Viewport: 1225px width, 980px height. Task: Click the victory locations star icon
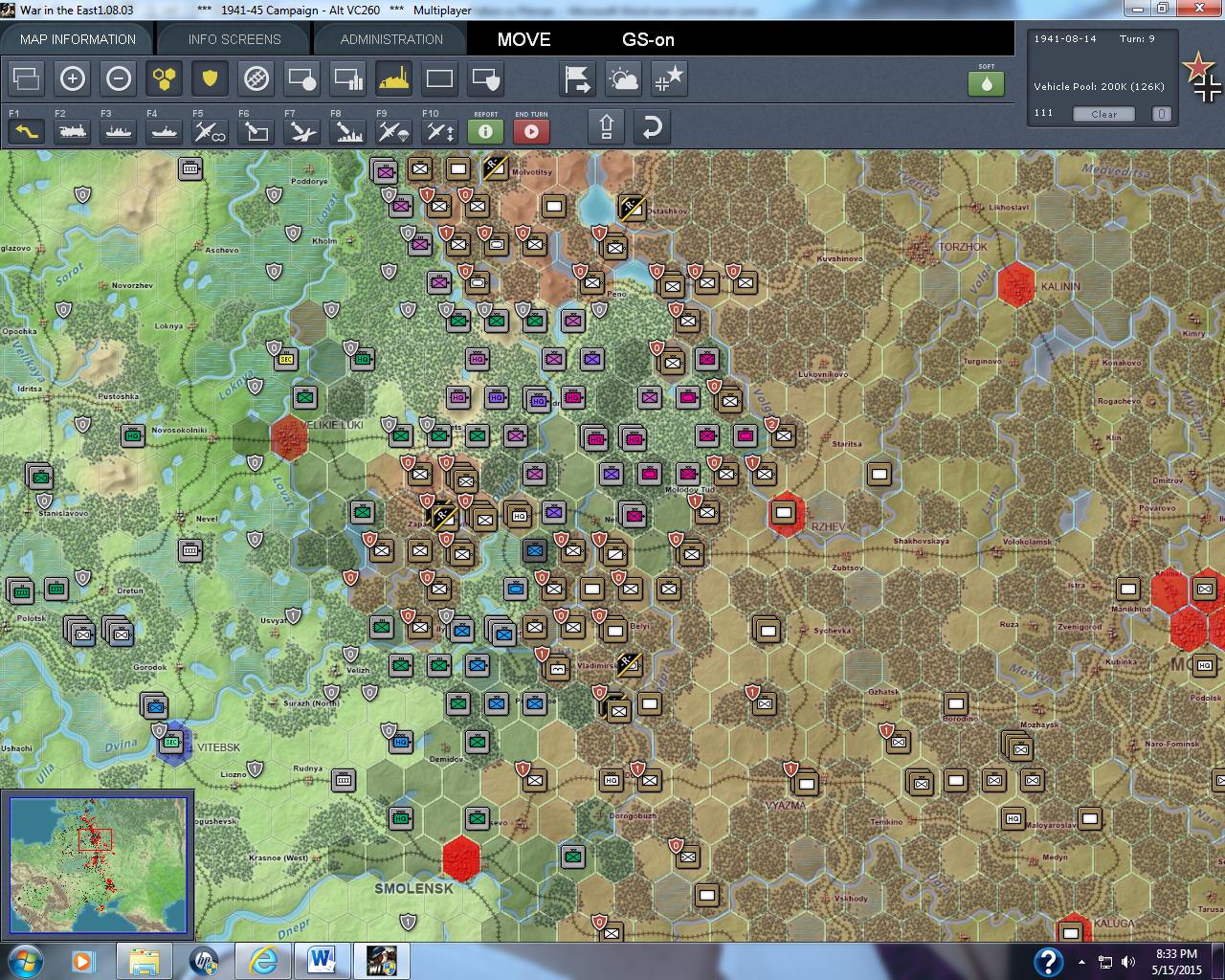pos(669,78)
